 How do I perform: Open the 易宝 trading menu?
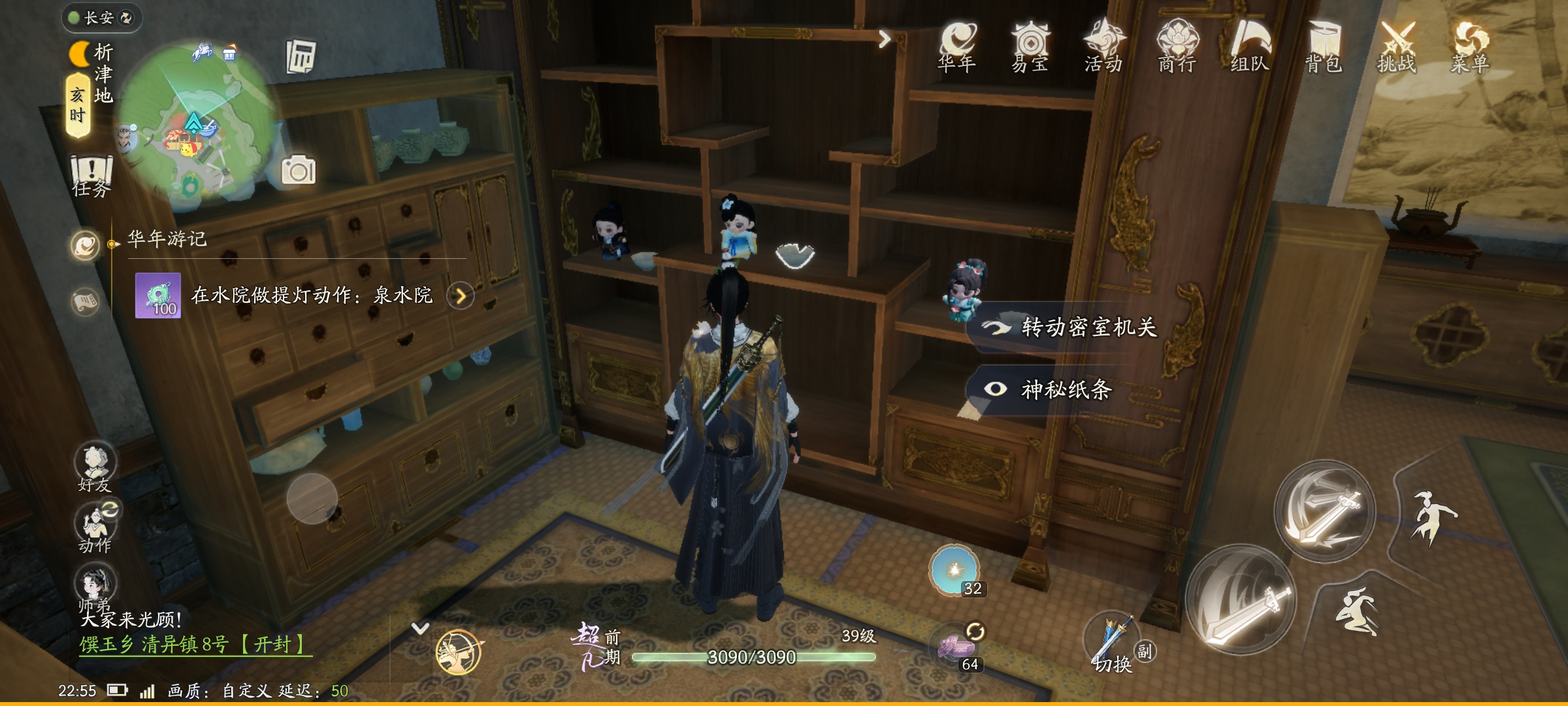pyautogui.click(x=1030, y=46)
